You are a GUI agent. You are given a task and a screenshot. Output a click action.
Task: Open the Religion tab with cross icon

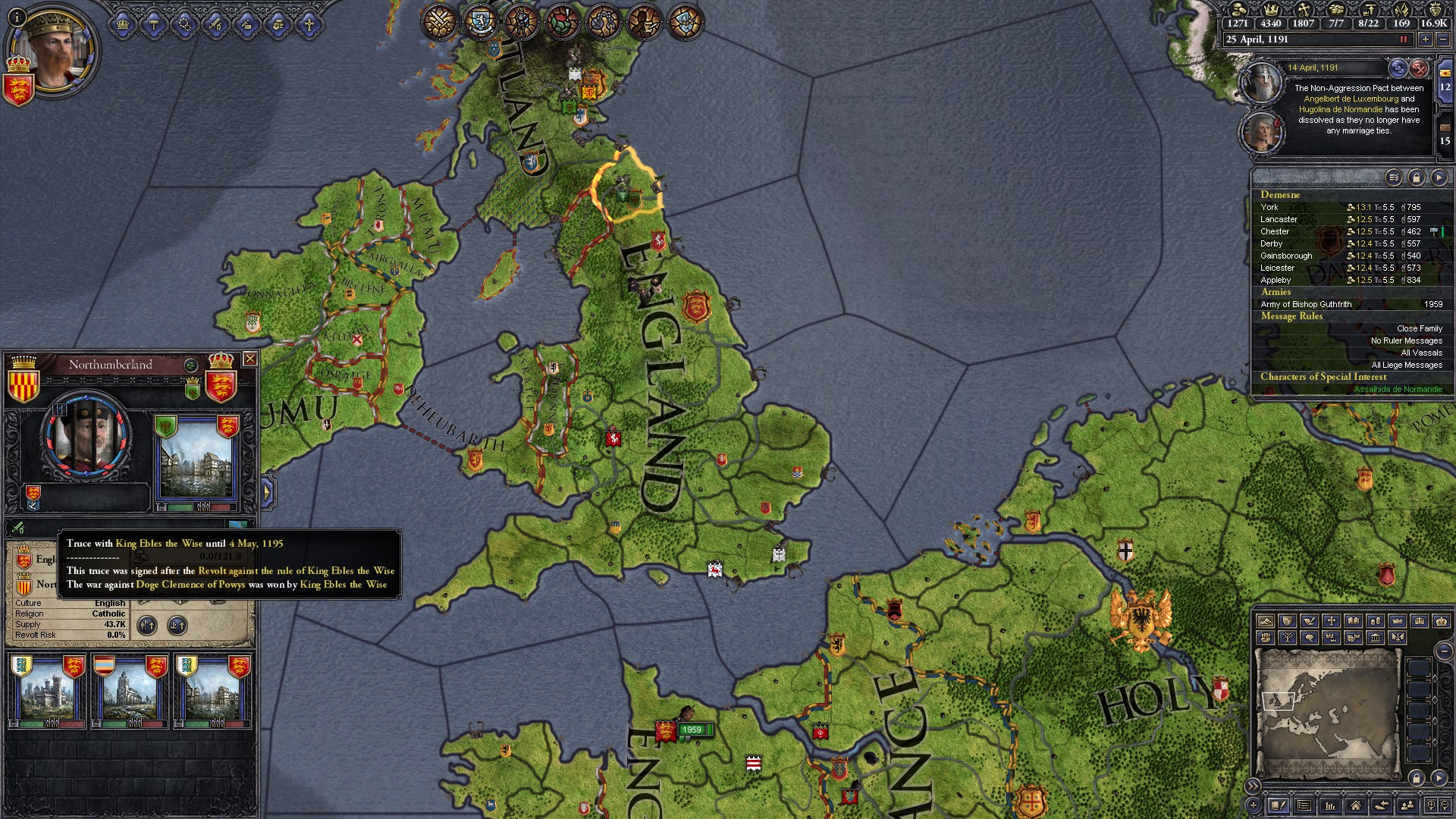[309, 24]
